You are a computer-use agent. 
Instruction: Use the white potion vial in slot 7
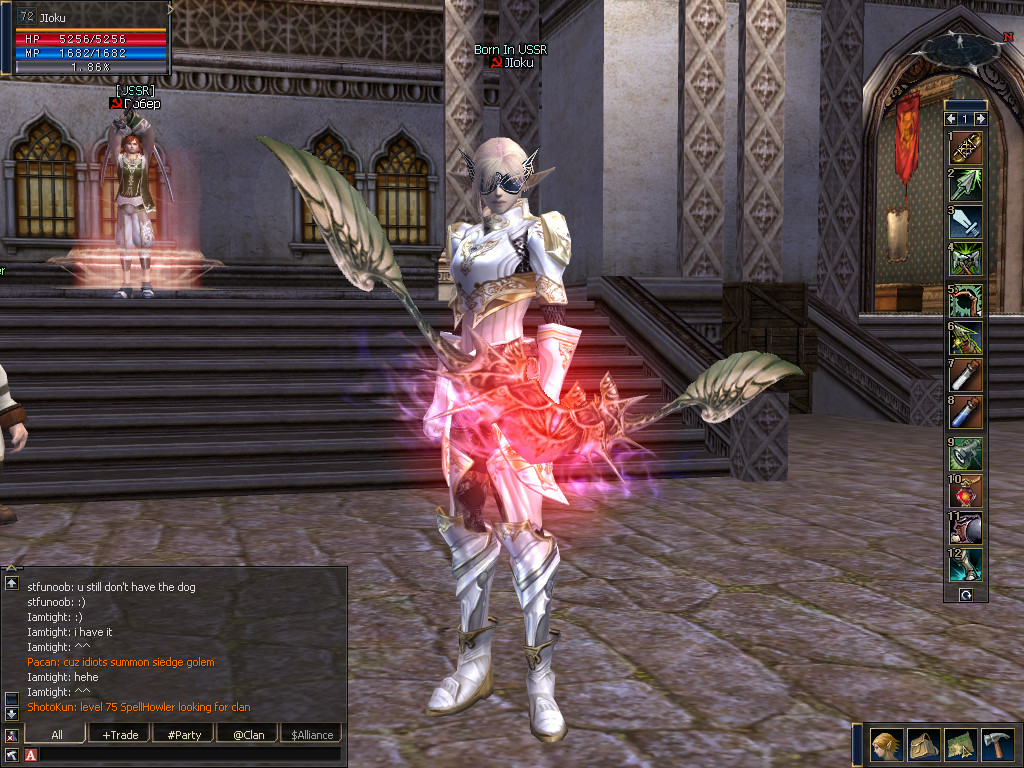click(x=966, y=375)
